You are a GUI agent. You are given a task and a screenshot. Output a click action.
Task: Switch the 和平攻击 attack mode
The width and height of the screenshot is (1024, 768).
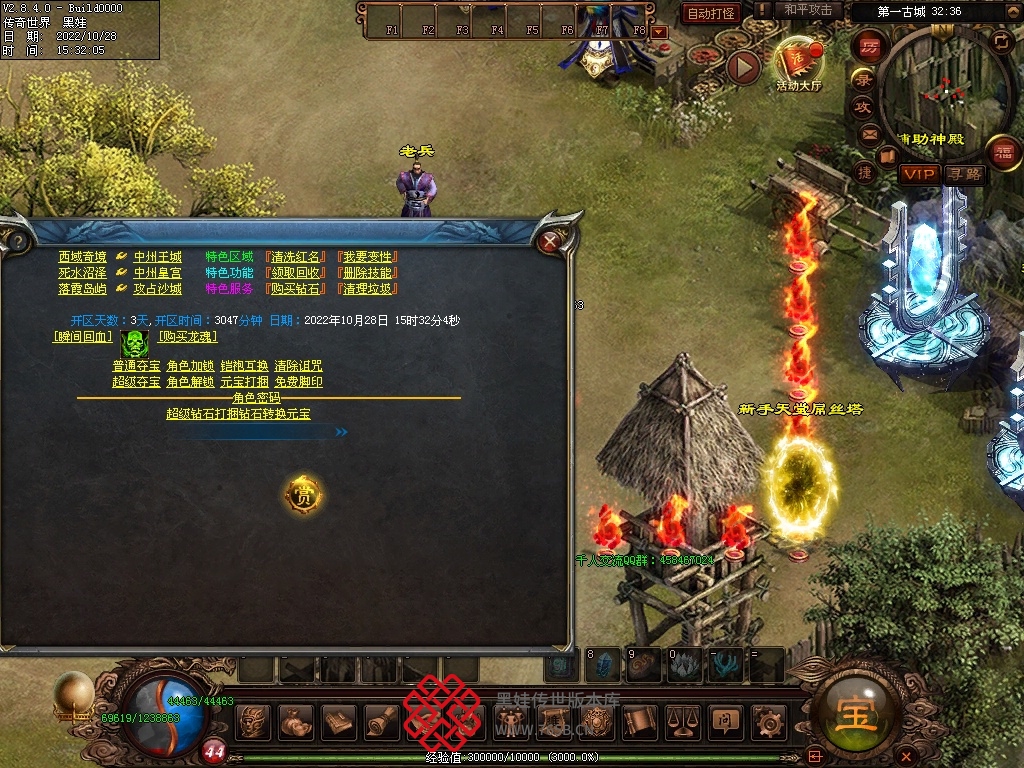pos(808,11)
